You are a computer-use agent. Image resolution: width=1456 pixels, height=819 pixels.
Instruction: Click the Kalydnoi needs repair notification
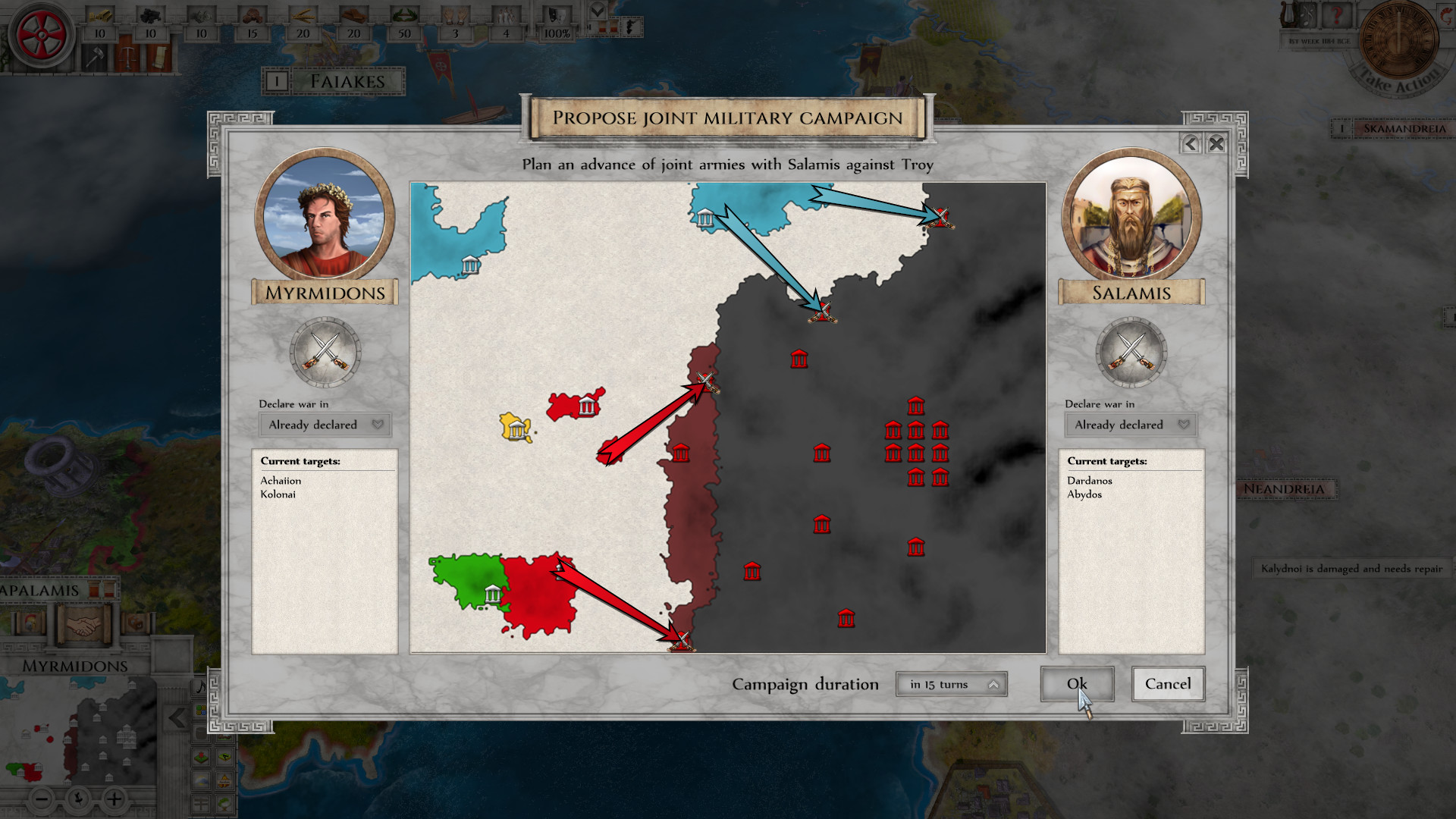tap(1352, 568)
